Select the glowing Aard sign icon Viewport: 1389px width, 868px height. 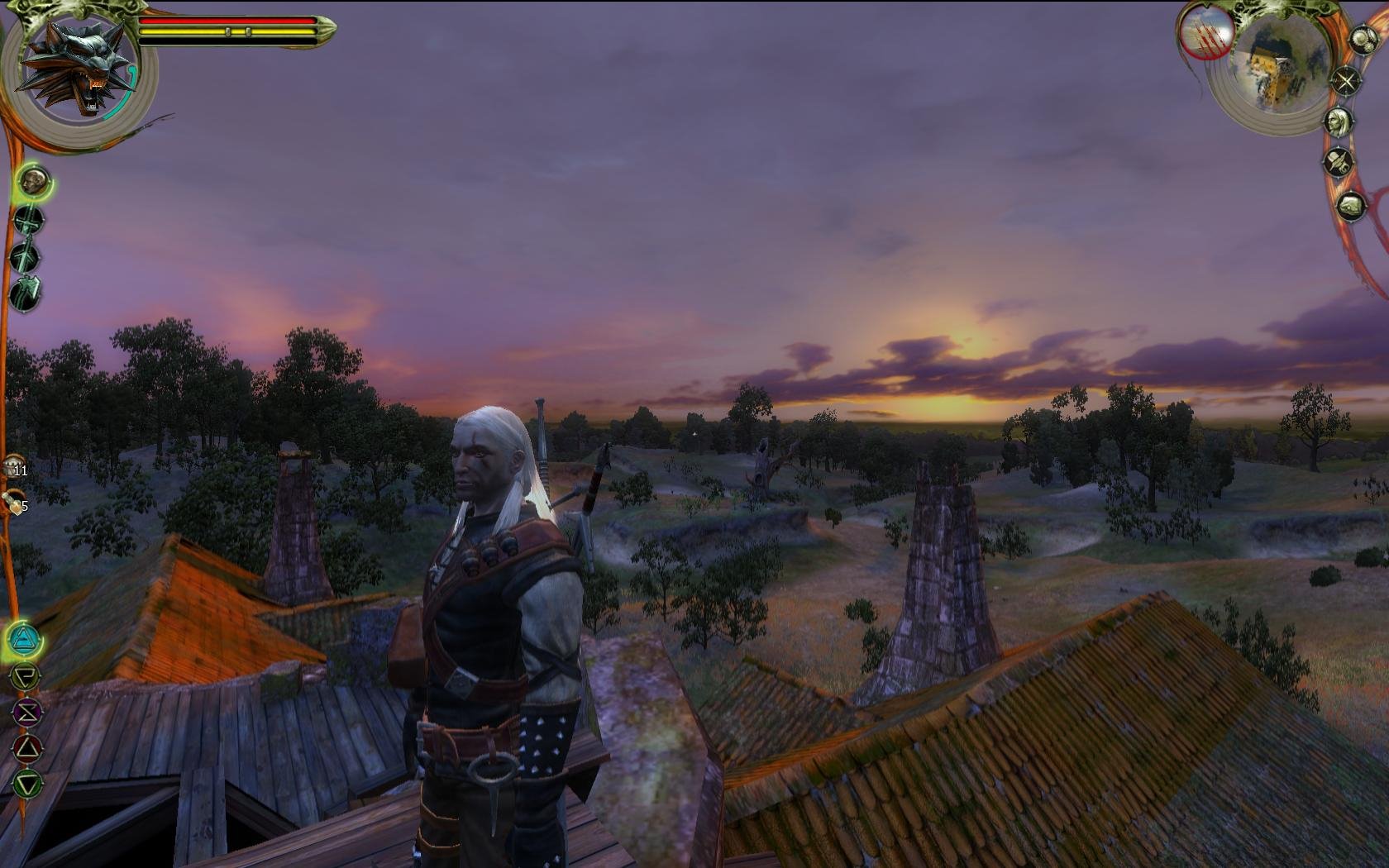pyautogui.click(x=23, y=640)
